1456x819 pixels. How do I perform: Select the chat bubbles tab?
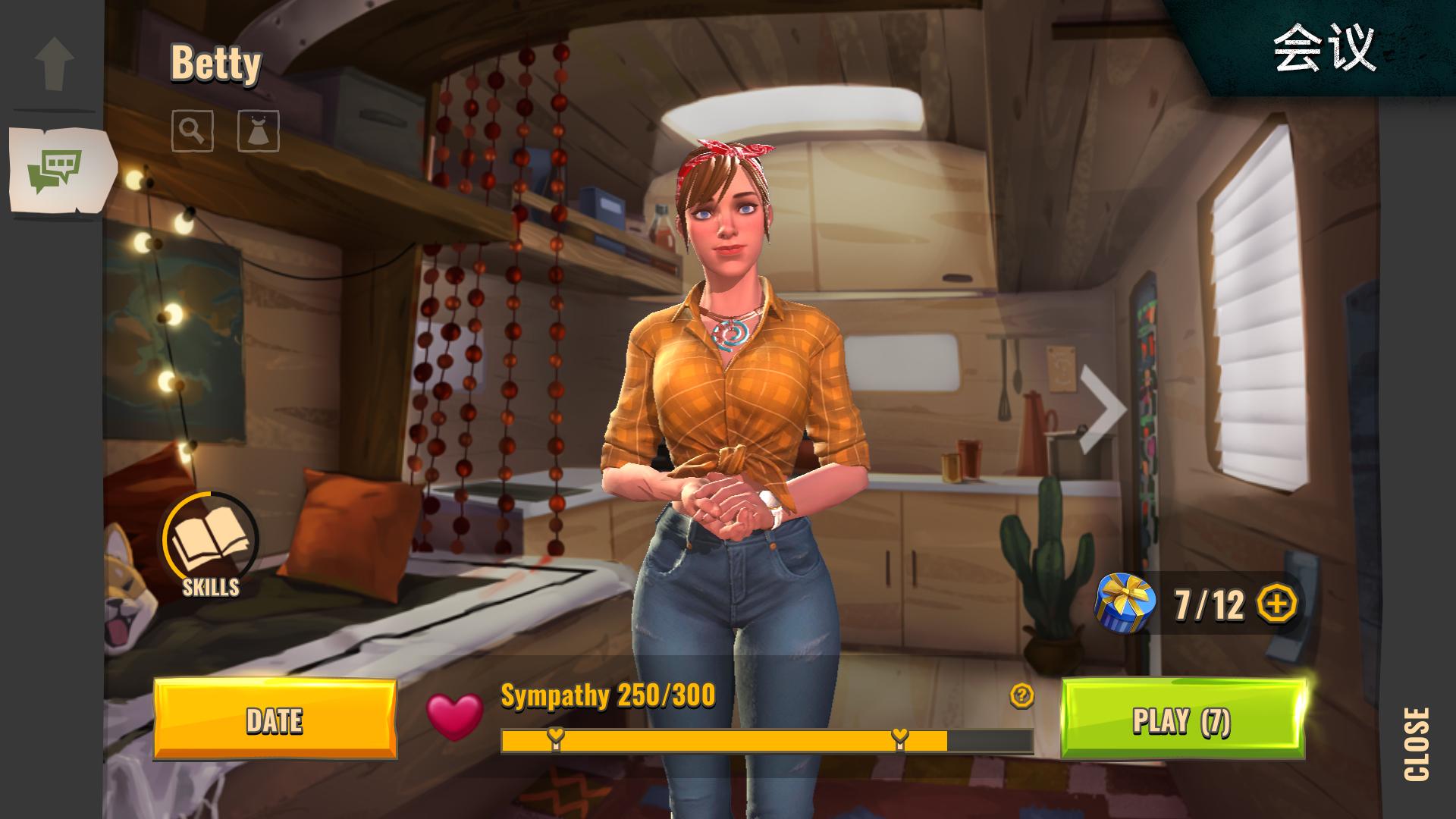click(55, 169)
